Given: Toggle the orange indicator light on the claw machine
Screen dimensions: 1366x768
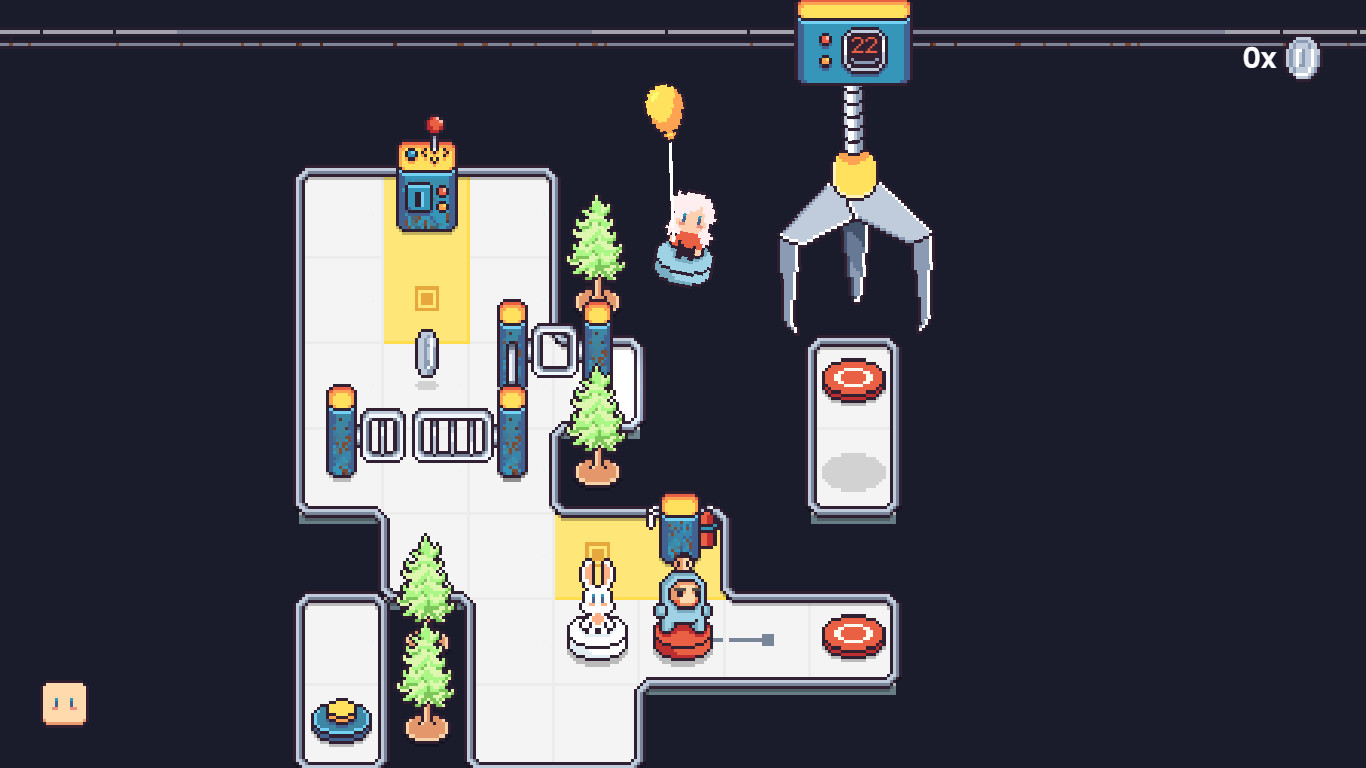Looking at the screenshot, I should point(825,61).
